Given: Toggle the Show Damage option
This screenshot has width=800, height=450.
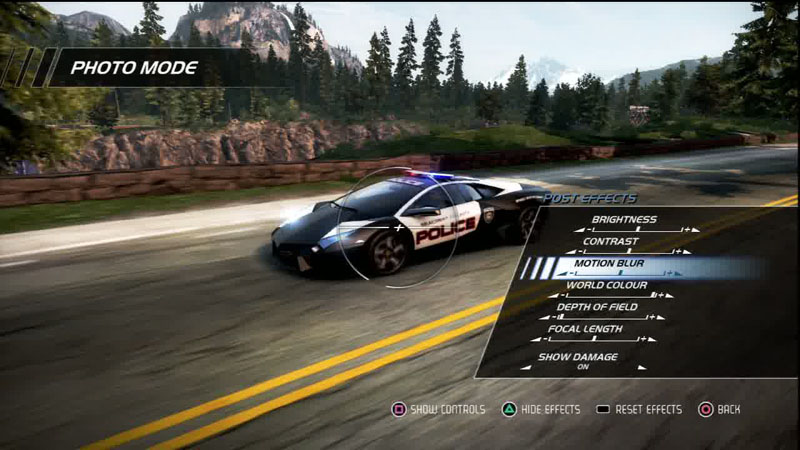Looking at the screenshot, I should tap(583, 367).
